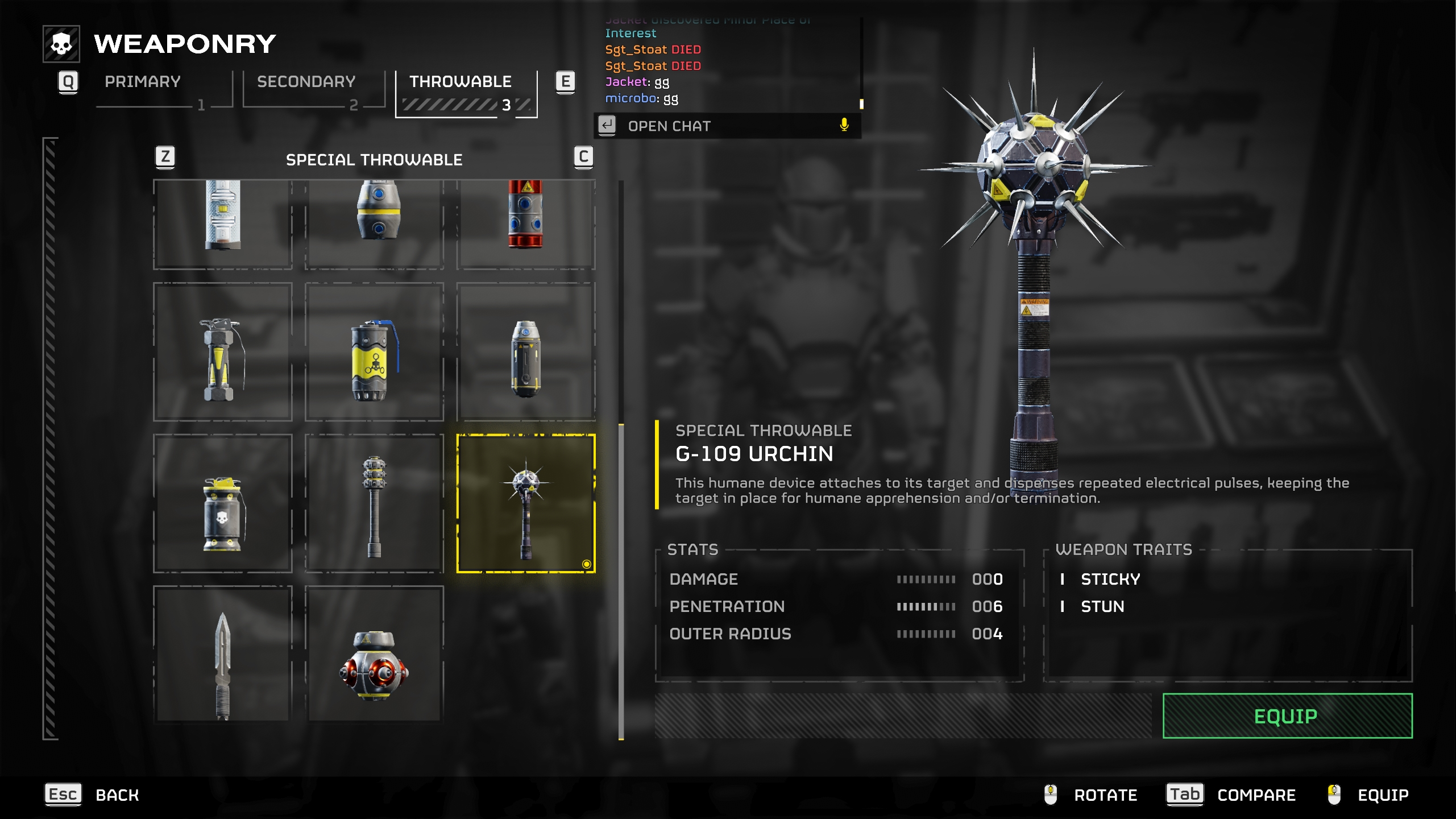This screenshot has width=1456, height=819.
Task: Equip the G-109 Urchin with green button
Action: [x=1287, y=716]
